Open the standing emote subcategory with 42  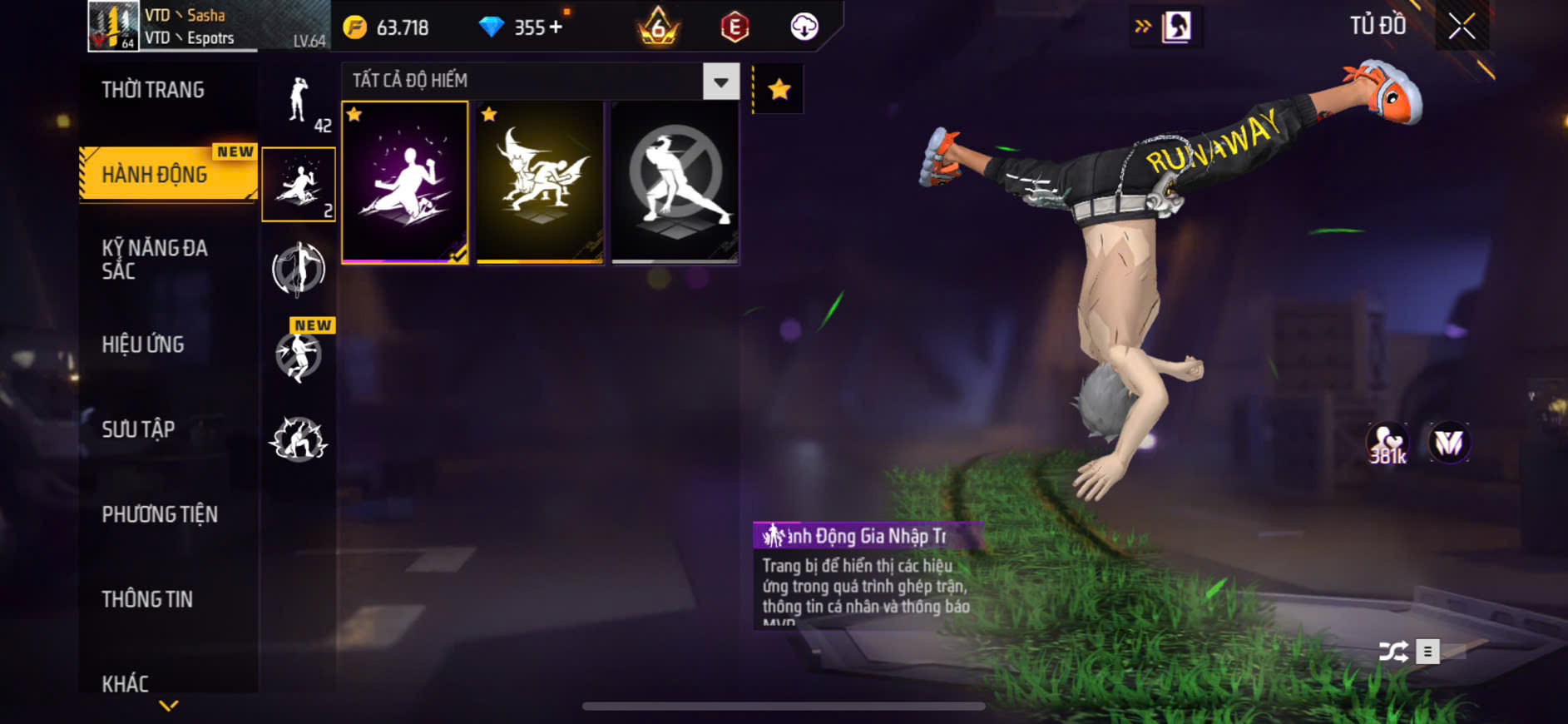point(299,102)
